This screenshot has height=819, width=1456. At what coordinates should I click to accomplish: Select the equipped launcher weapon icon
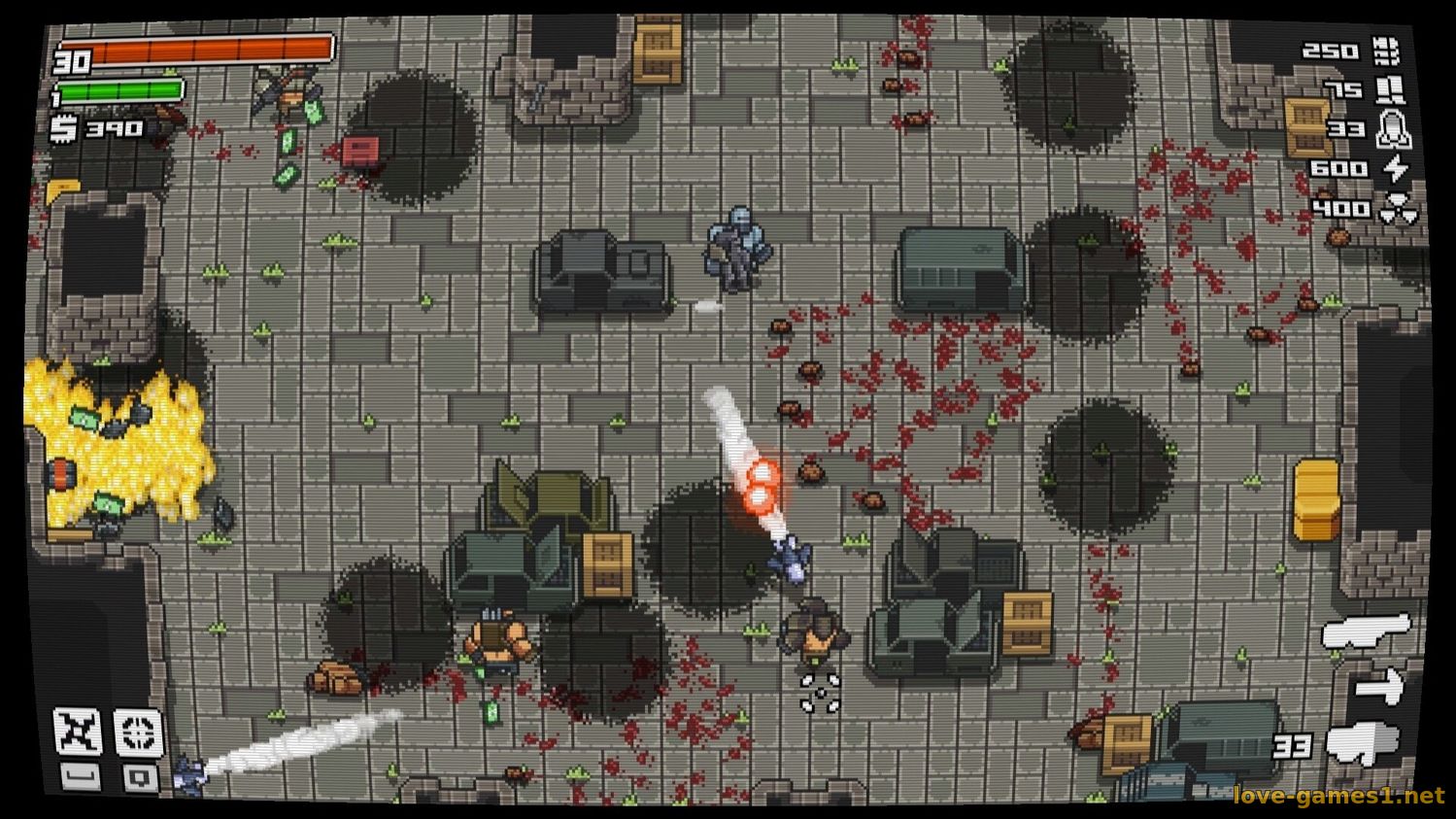[1362, 745]
